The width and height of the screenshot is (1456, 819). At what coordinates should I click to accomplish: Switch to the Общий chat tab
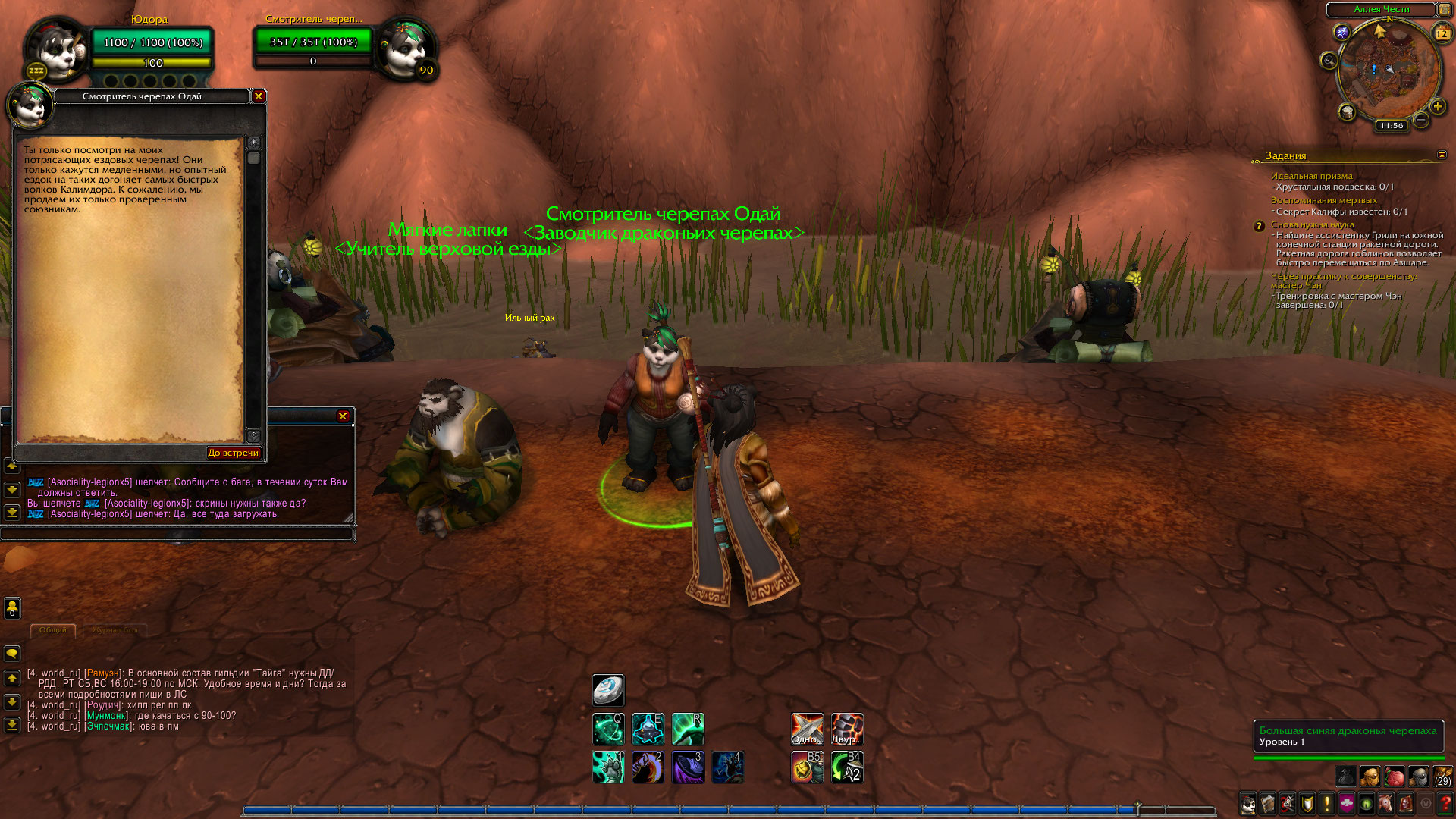pyautogui.click(x=53, y=630)
